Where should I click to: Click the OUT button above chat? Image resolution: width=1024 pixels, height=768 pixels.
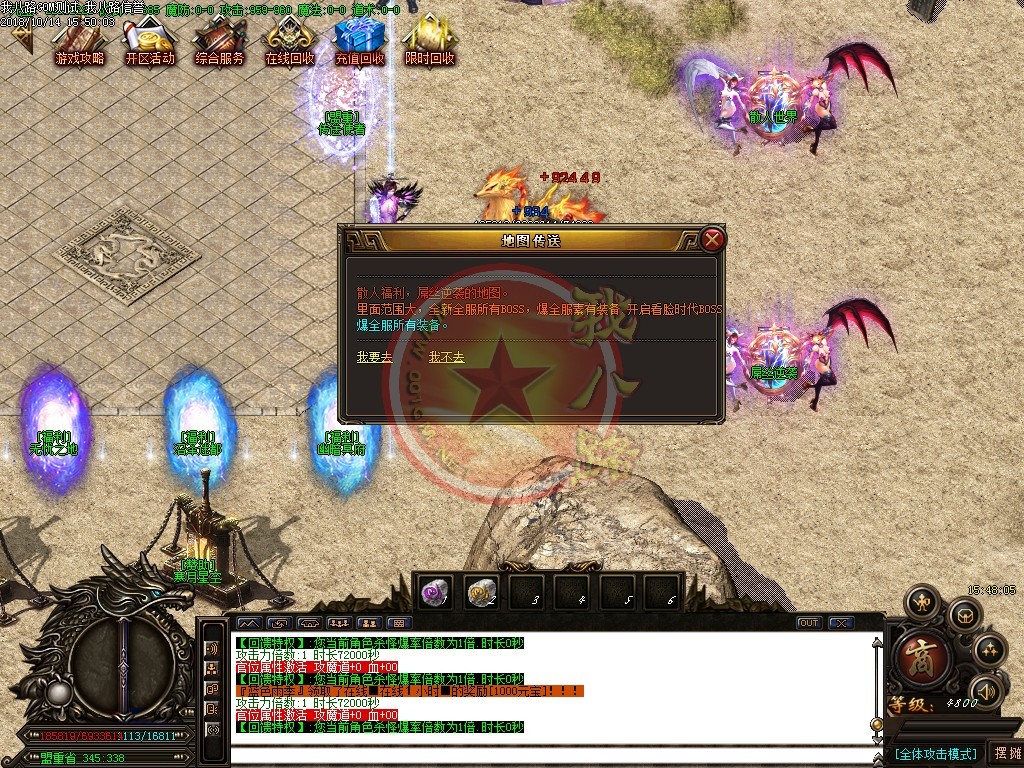pos(809,623)
